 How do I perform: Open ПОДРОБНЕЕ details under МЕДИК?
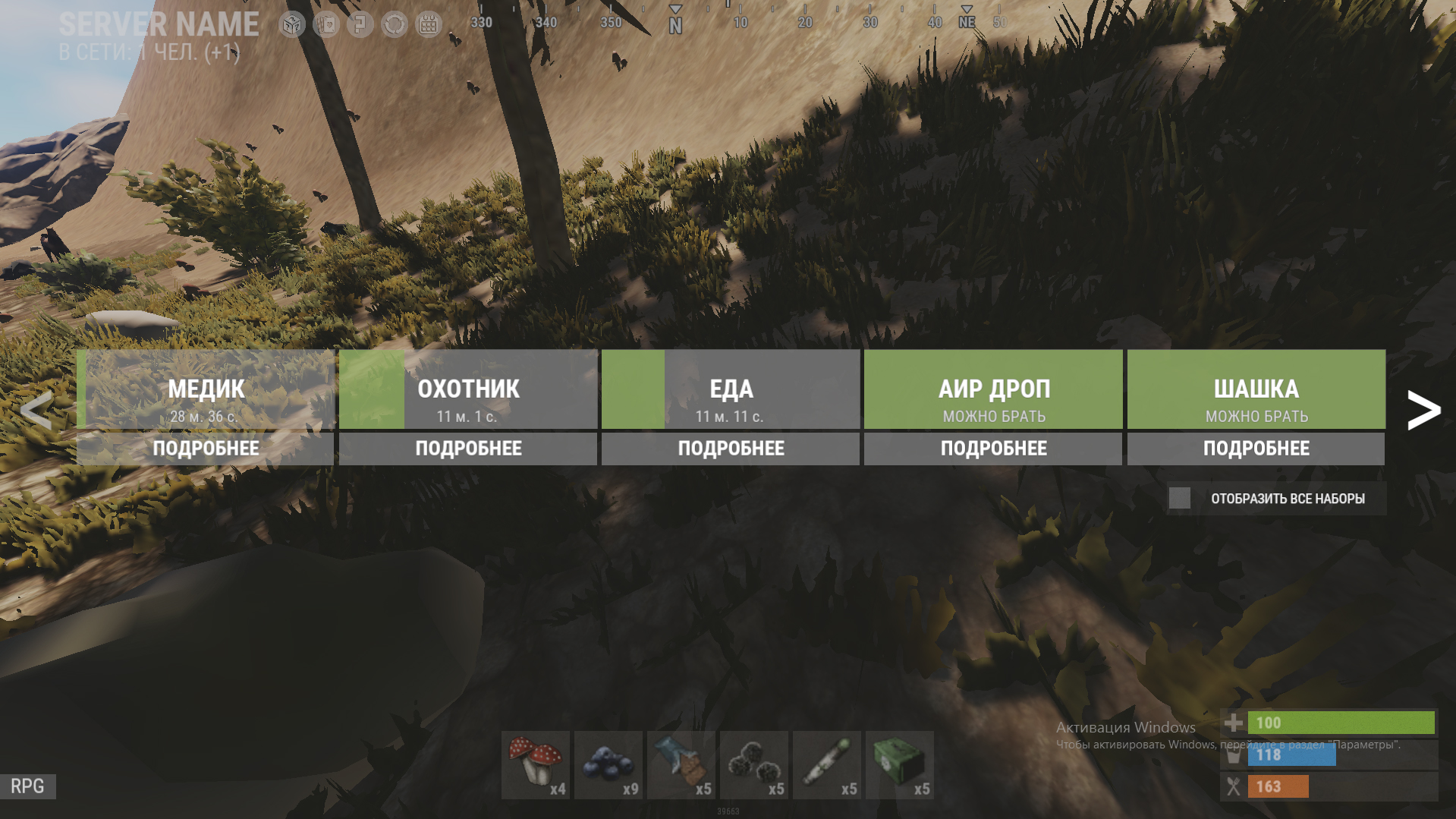click(206, 449)
